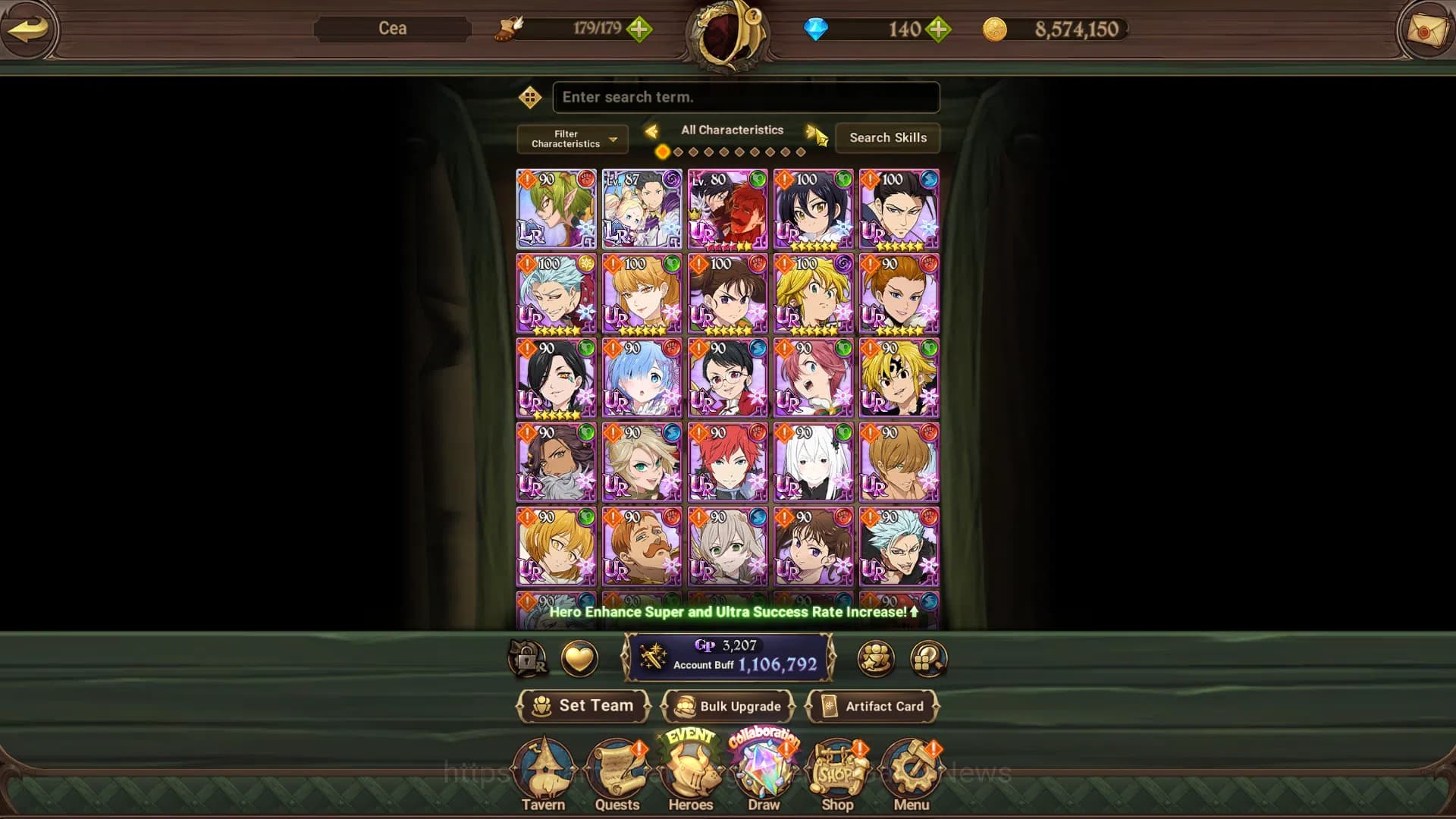
Task: Switch to Search Skills
Action: click(x=888, y=138)
